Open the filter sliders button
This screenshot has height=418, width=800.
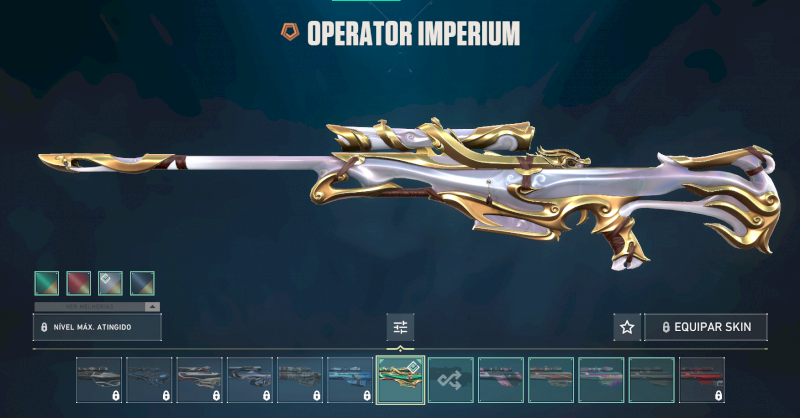click(x=400, y=327)
